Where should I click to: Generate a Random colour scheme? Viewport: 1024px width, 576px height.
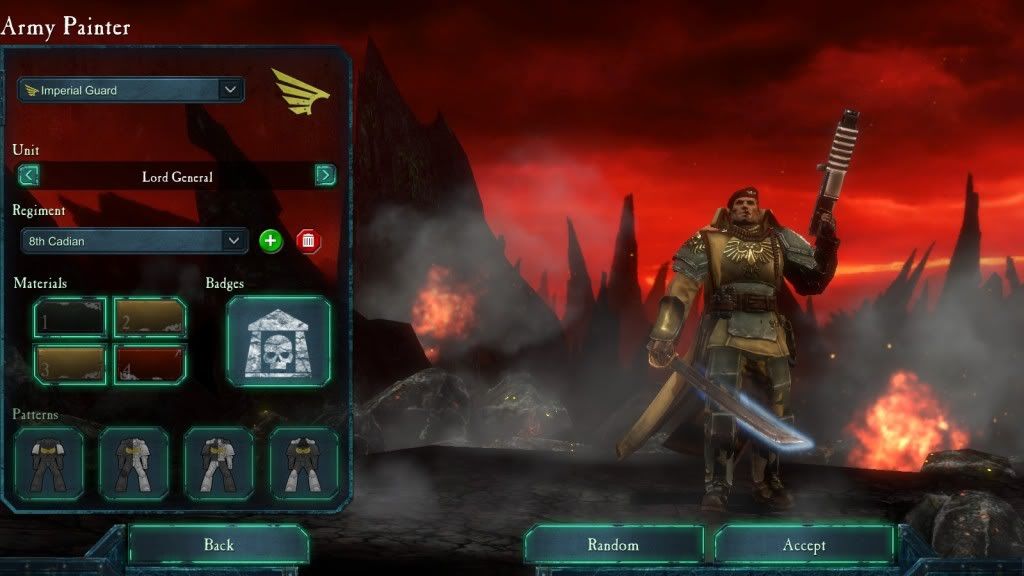(x=613, y=545)
